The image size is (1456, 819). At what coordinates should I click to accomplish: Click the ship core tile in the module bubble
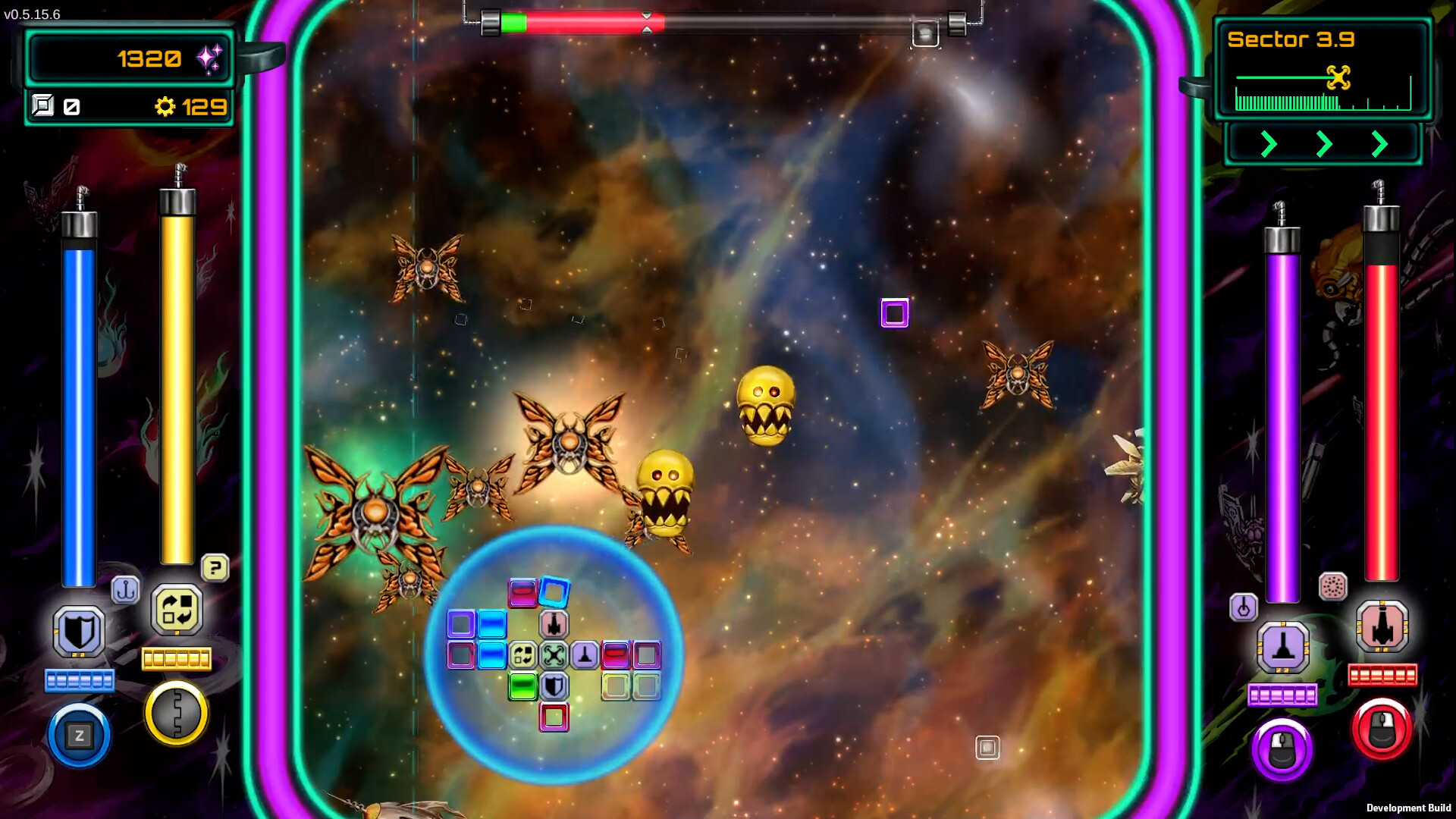553,654
